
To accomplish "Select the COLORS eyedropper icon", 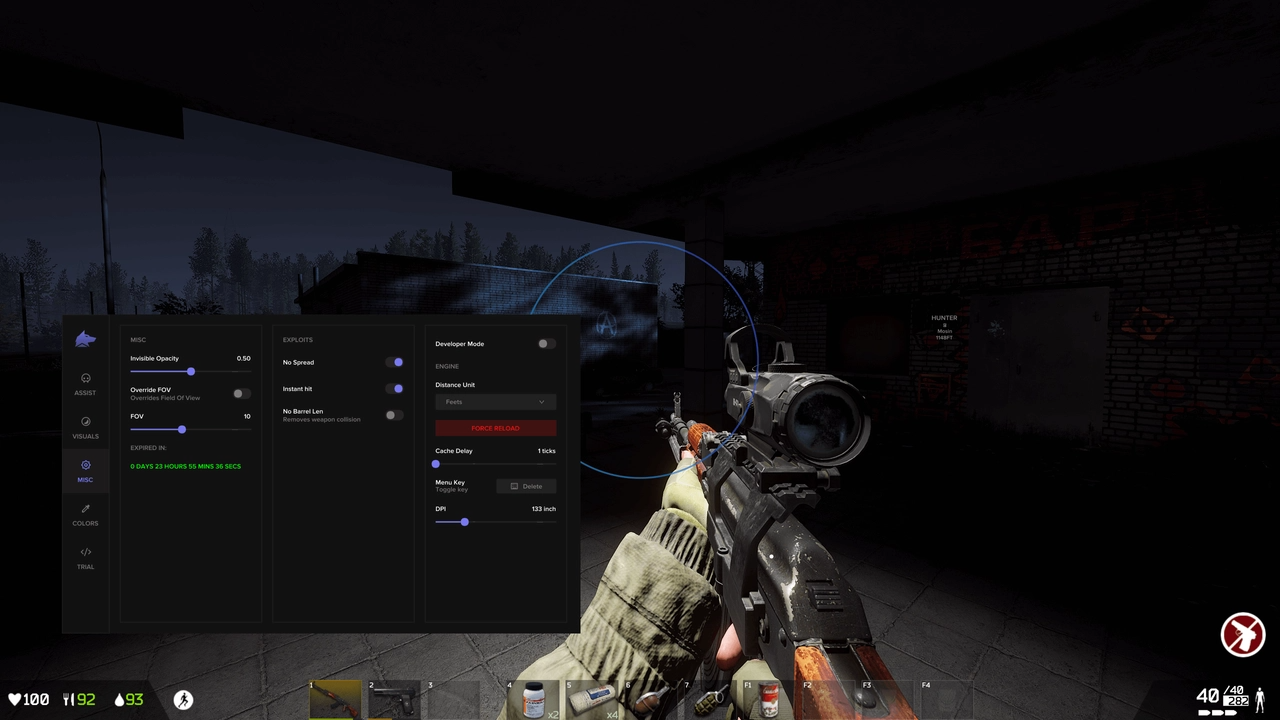I will click(x=85, y=510).
